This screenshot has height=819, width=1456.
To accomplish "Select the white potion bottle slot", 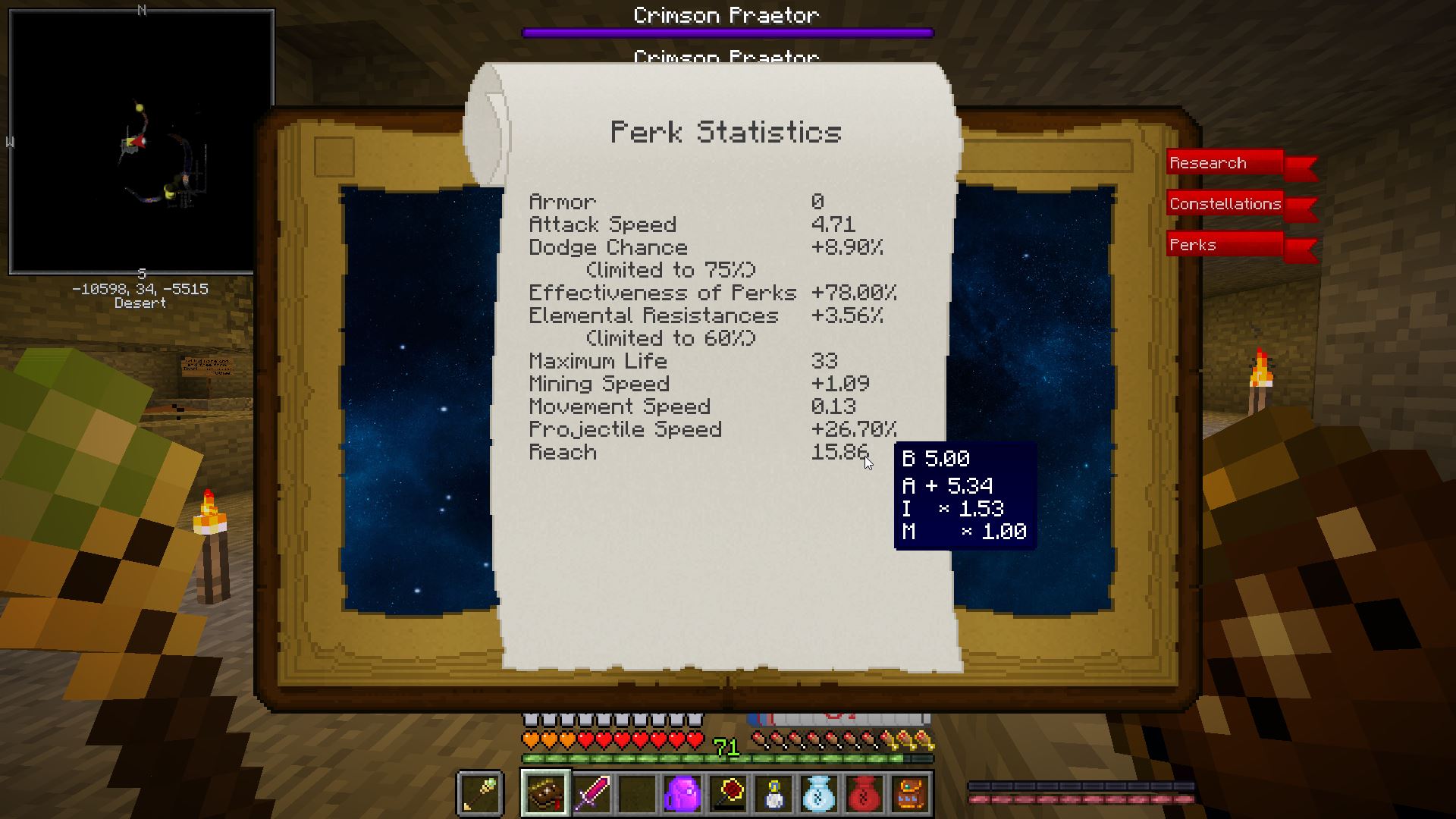I will pyautogui.click(x=773, y=793).
